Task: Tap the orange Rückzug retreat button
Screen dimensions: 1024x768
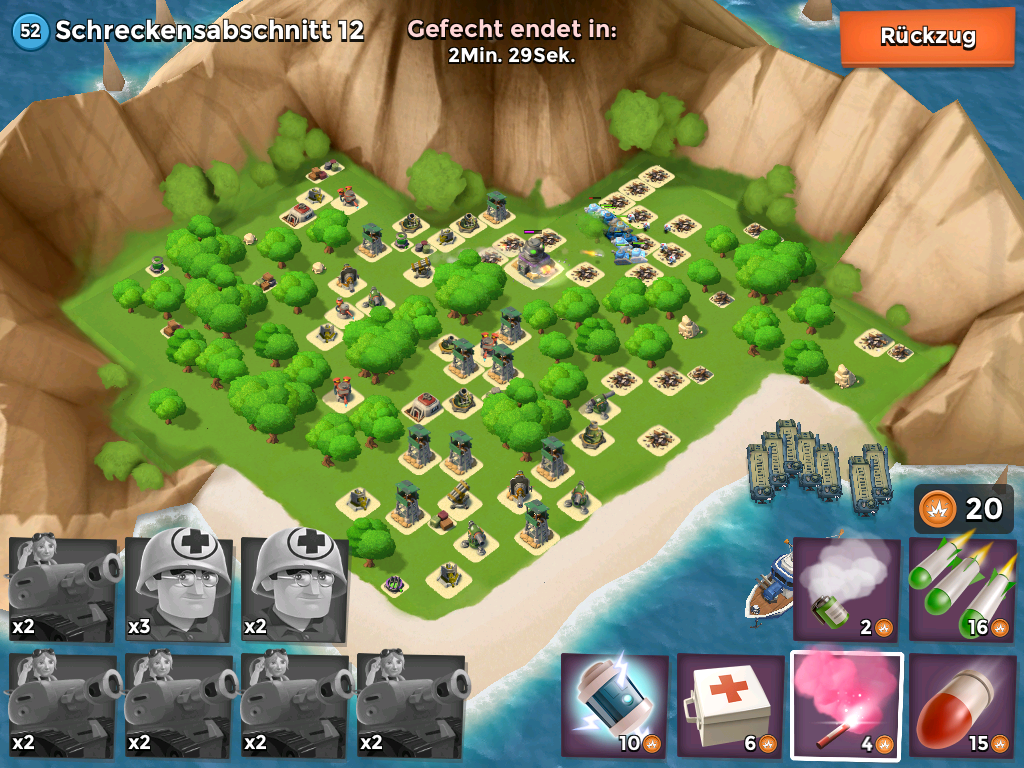Action: click(927, 38)
